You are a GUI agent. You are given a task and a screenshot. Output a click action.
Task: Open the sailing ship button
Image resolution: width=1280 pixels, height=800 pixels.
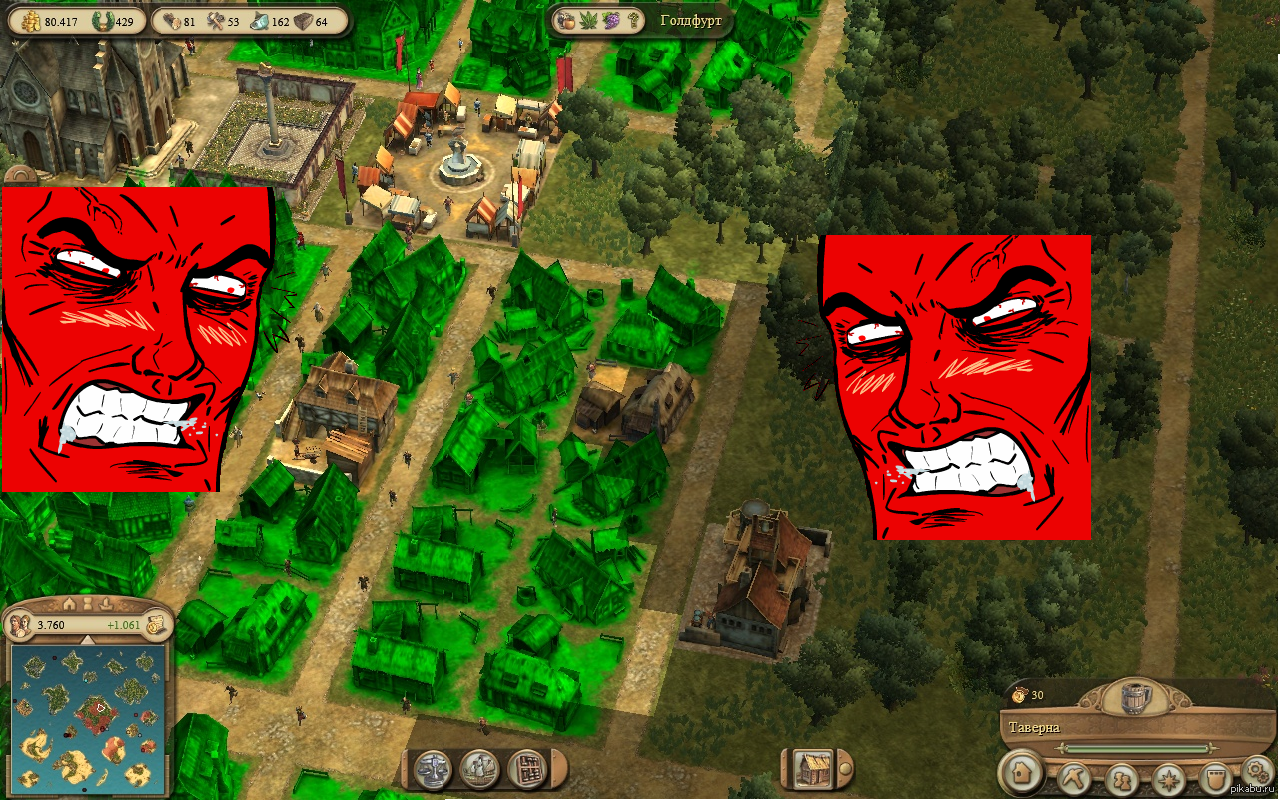tap(481, 768)
